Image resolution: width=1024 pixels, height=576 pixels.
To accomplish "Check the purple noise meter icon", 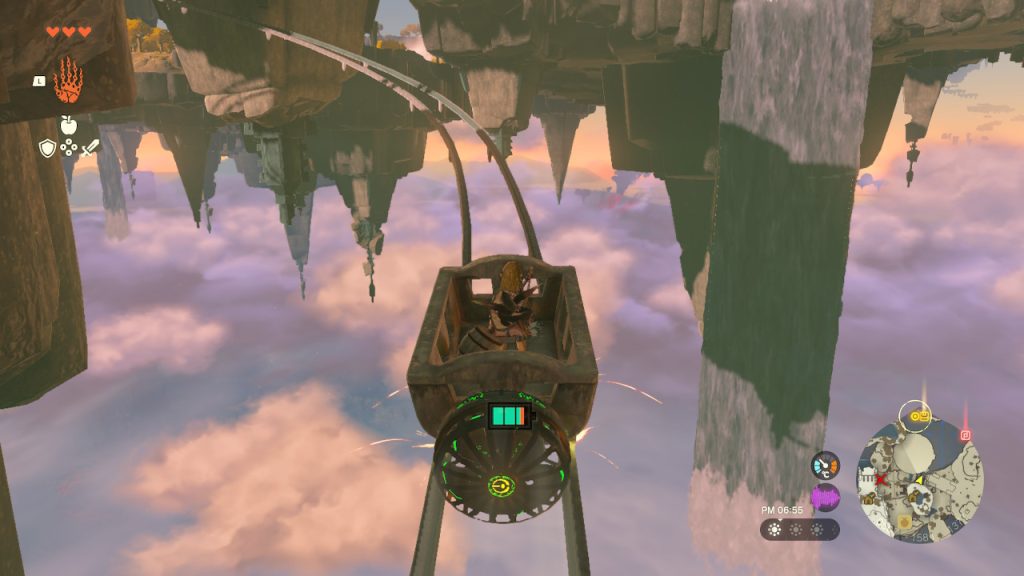I will (x=825, y=497).
